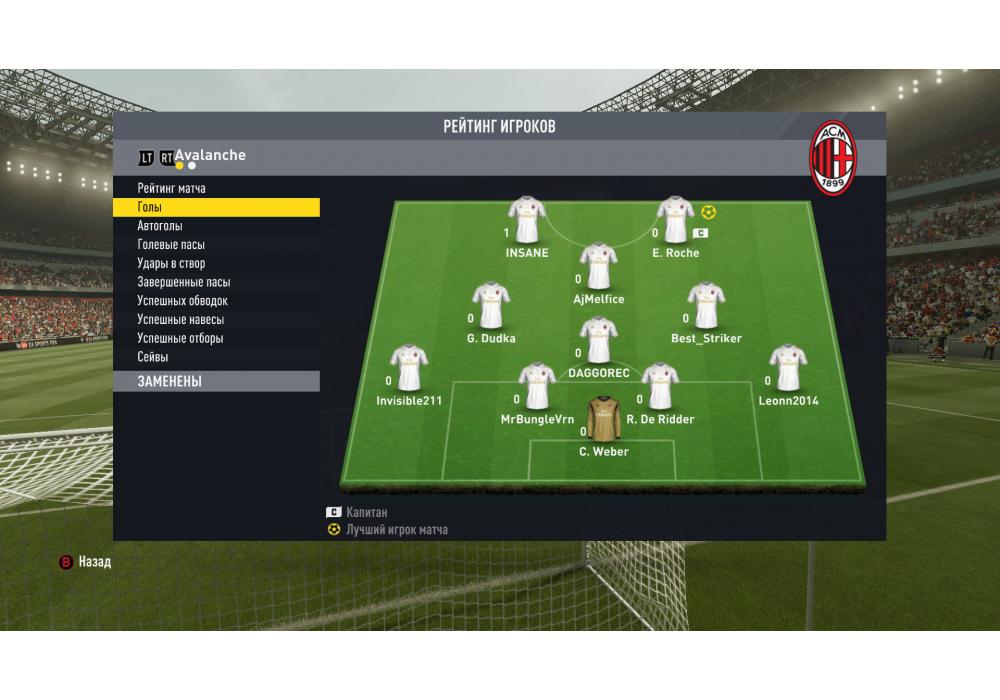Image resolution: width=1000 pixels, height=700 pixels.
Task: Choose player AjMelfice on the formation
Action: [598, 266]
